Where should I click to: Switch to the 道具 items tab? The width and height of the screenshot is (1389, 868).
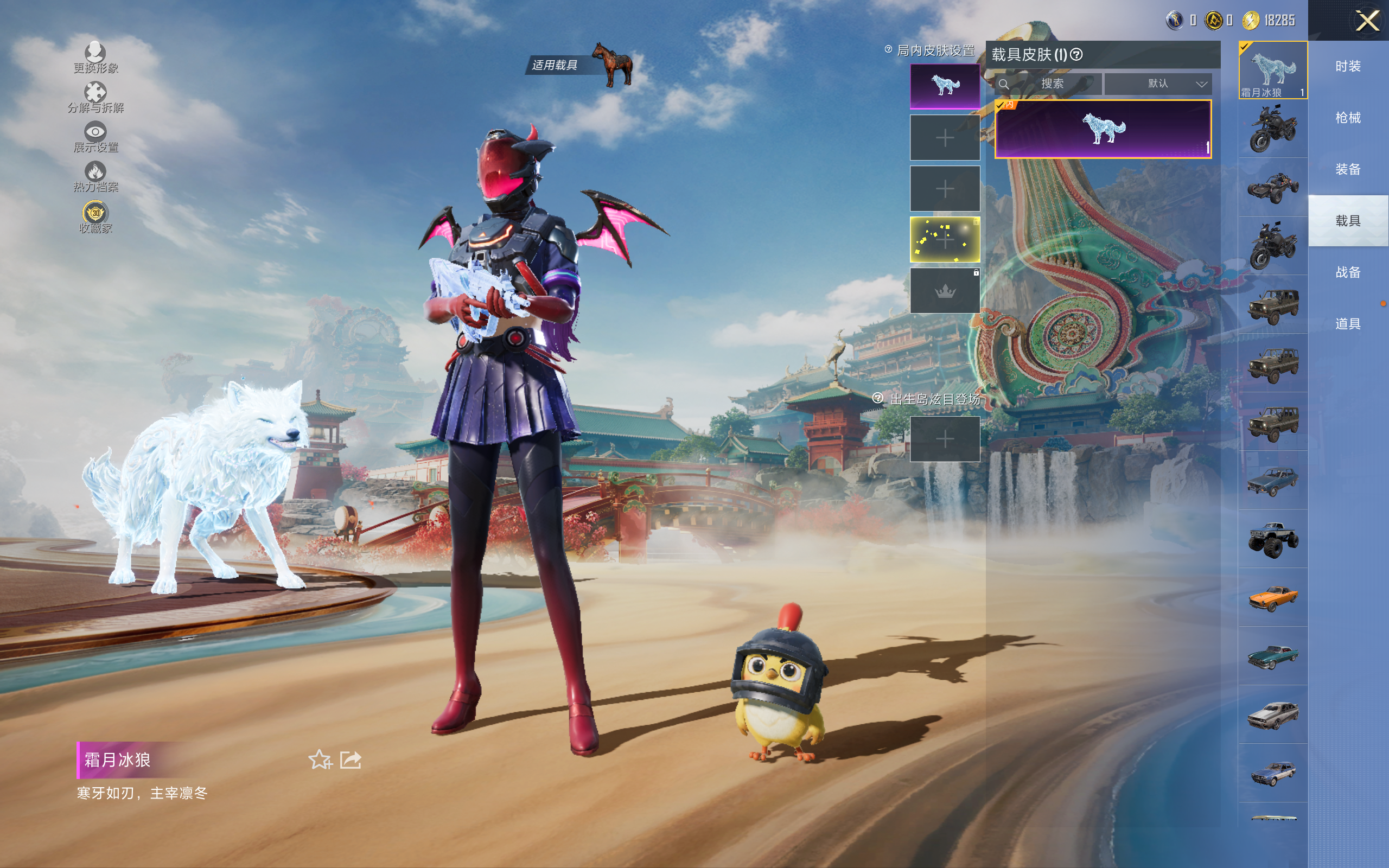tap(1348, 324)
